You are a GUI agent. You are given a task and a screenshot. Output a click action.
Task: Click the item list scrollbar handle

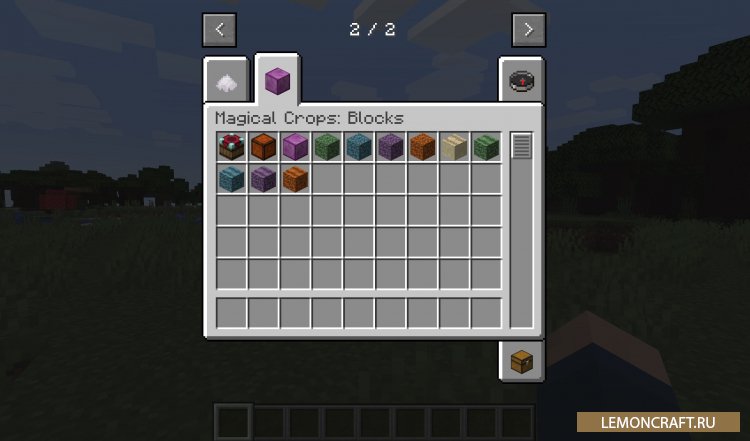click(521, 147)
